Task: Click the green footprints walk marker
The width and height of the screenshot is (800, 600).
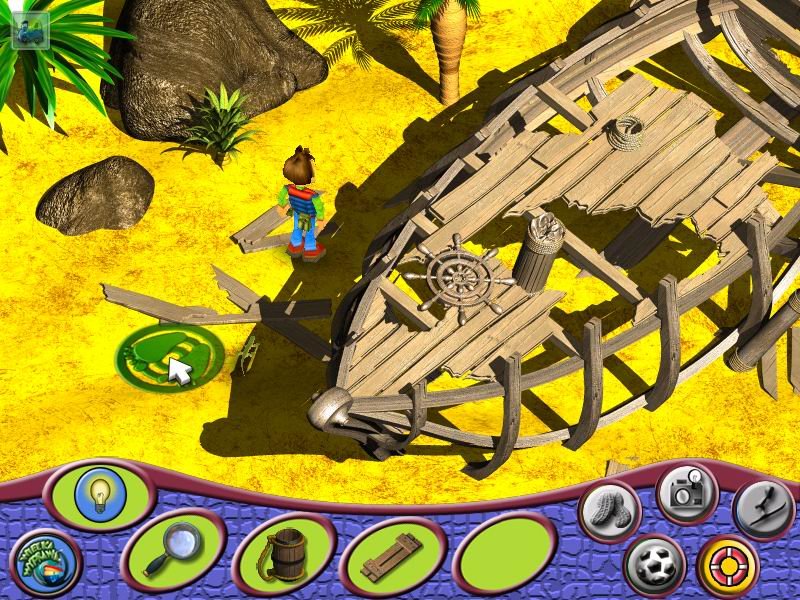Action: point(169,355)
